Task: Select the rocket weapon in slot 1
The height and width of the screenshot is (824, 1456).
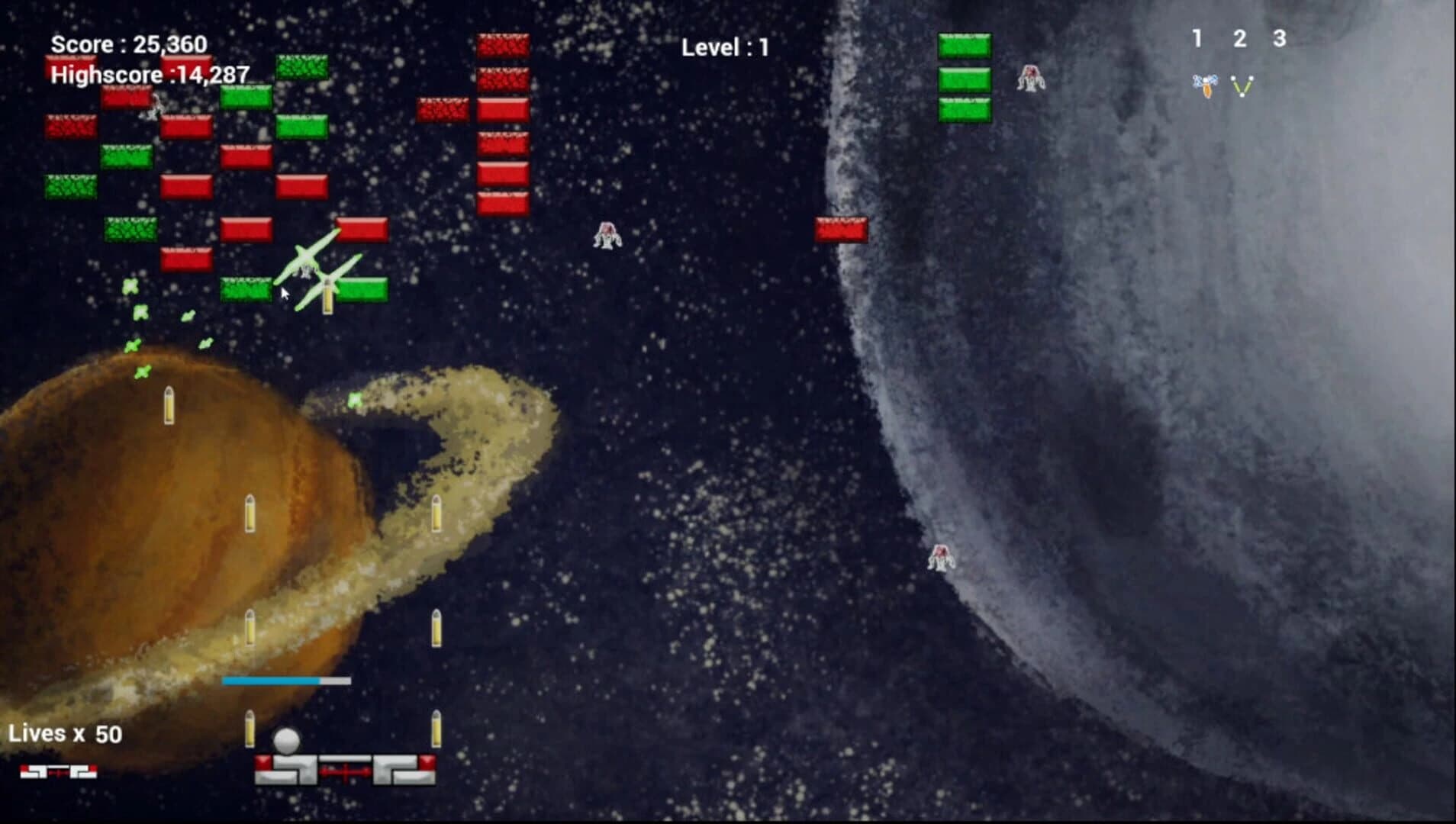Action: point(1204,85)
